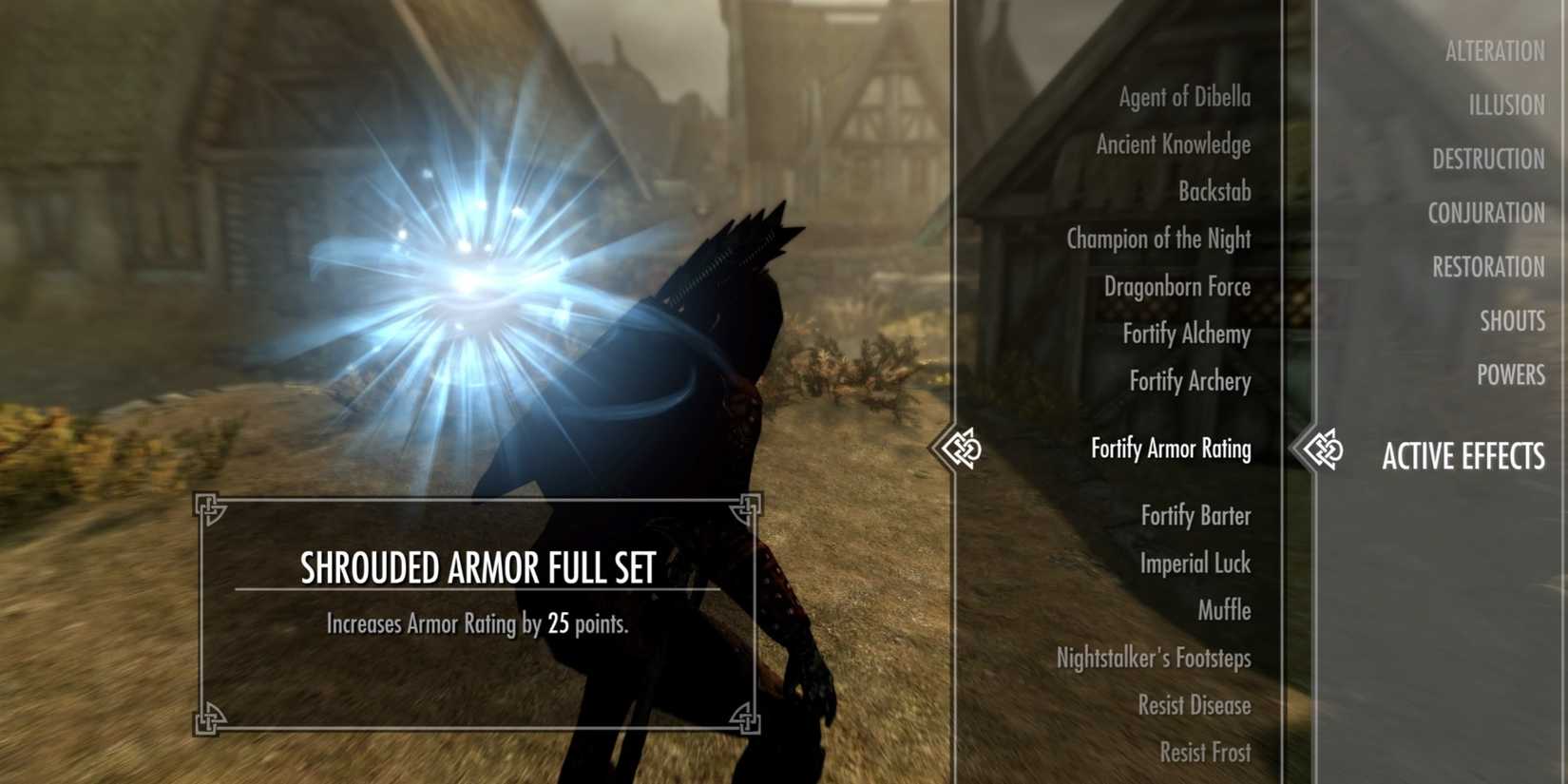Choose the Fortify Barter effect
This screenshot has height=784, width=1568.
[x=1195, y=516]
